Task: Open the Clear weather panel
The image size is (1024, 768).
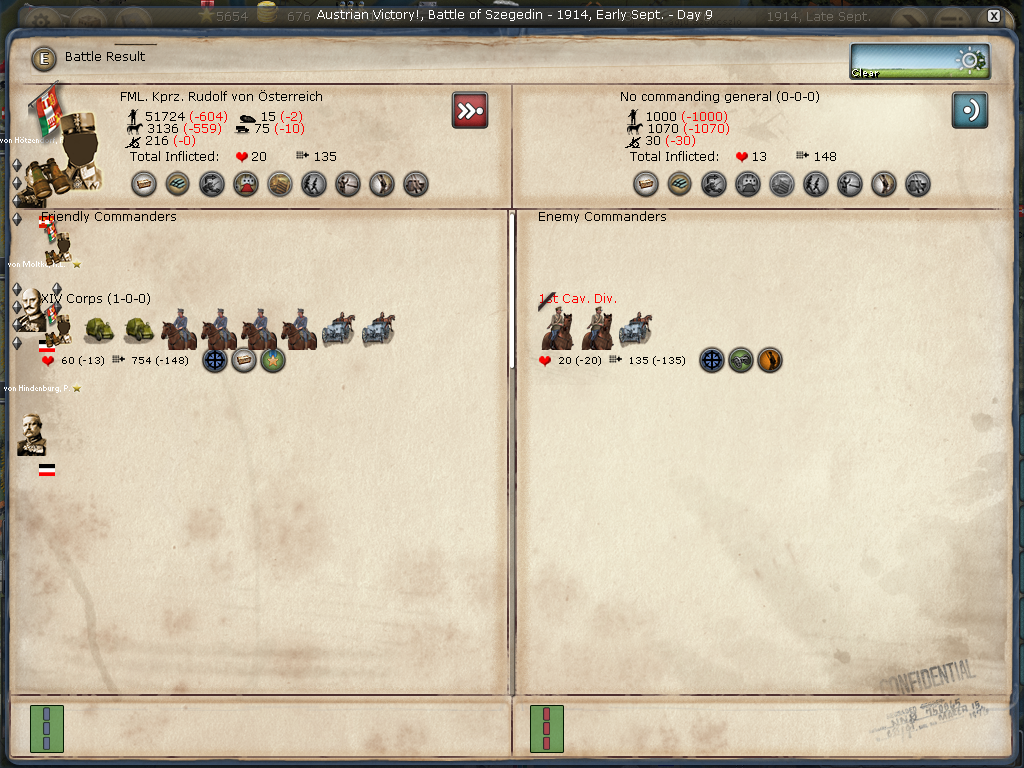Action: click(920, 61)
